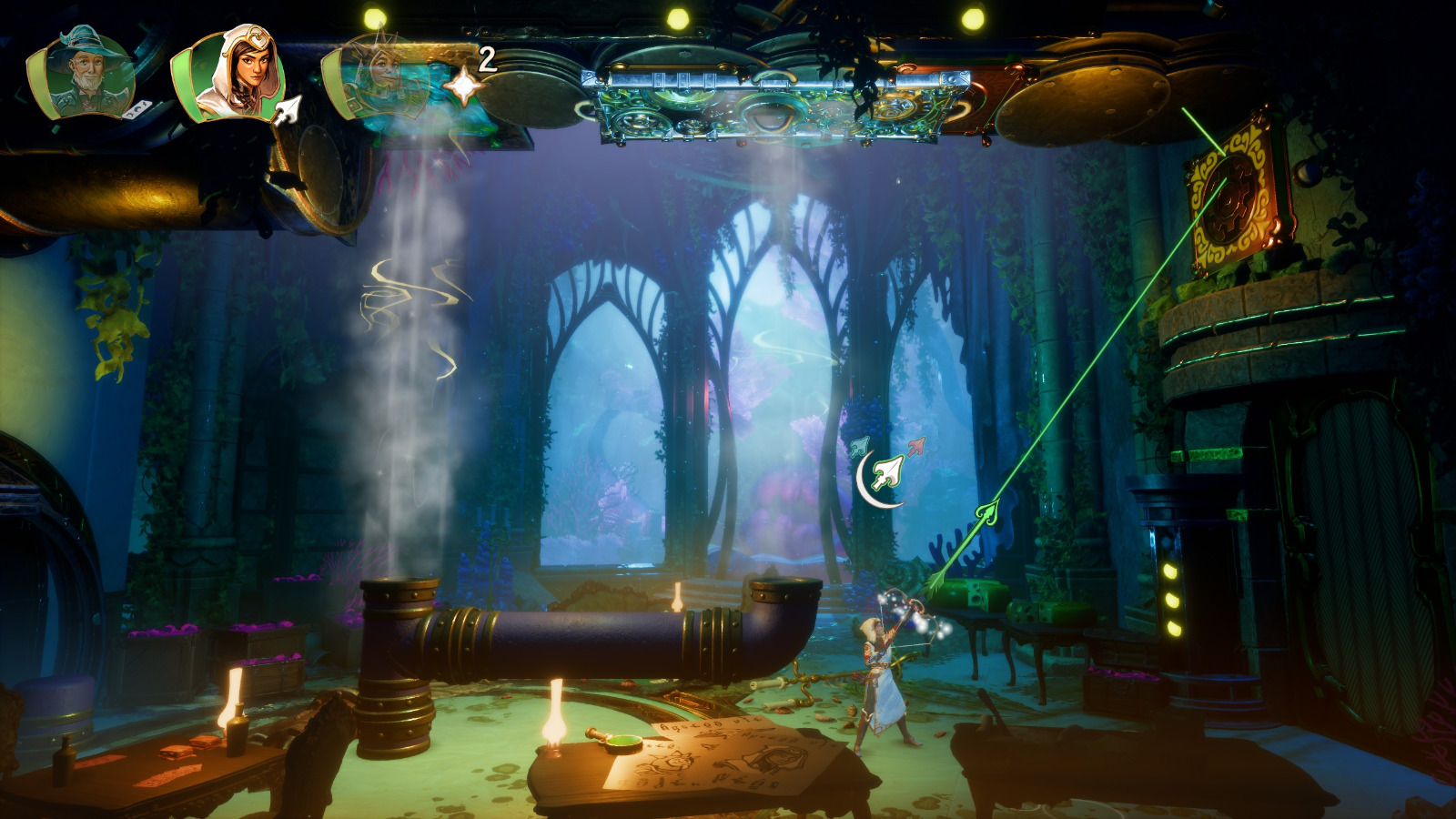The height and width of the screenshot is (819, 1456).
Task: Pick the teal arrowhead option
Action: tap(860, 447)
